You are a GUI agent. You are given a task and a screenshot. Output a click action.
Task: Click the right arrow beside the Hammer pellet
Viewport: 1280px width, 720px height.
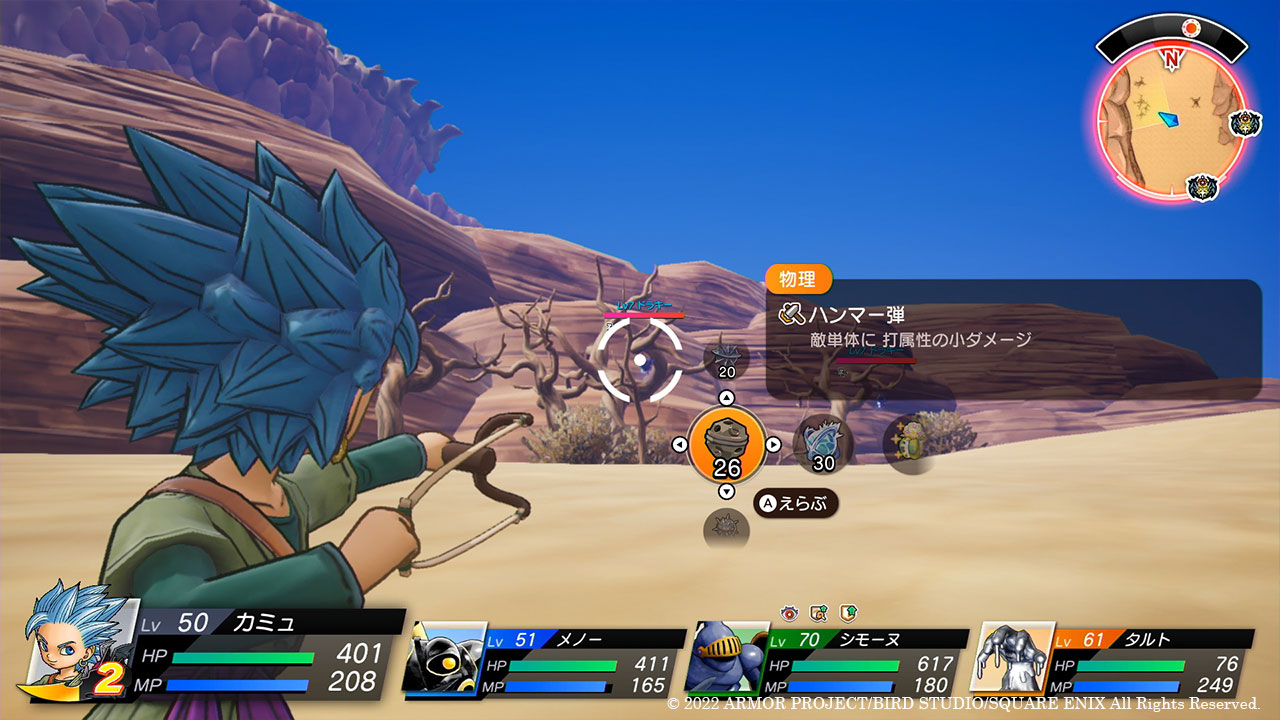[773, 445]
